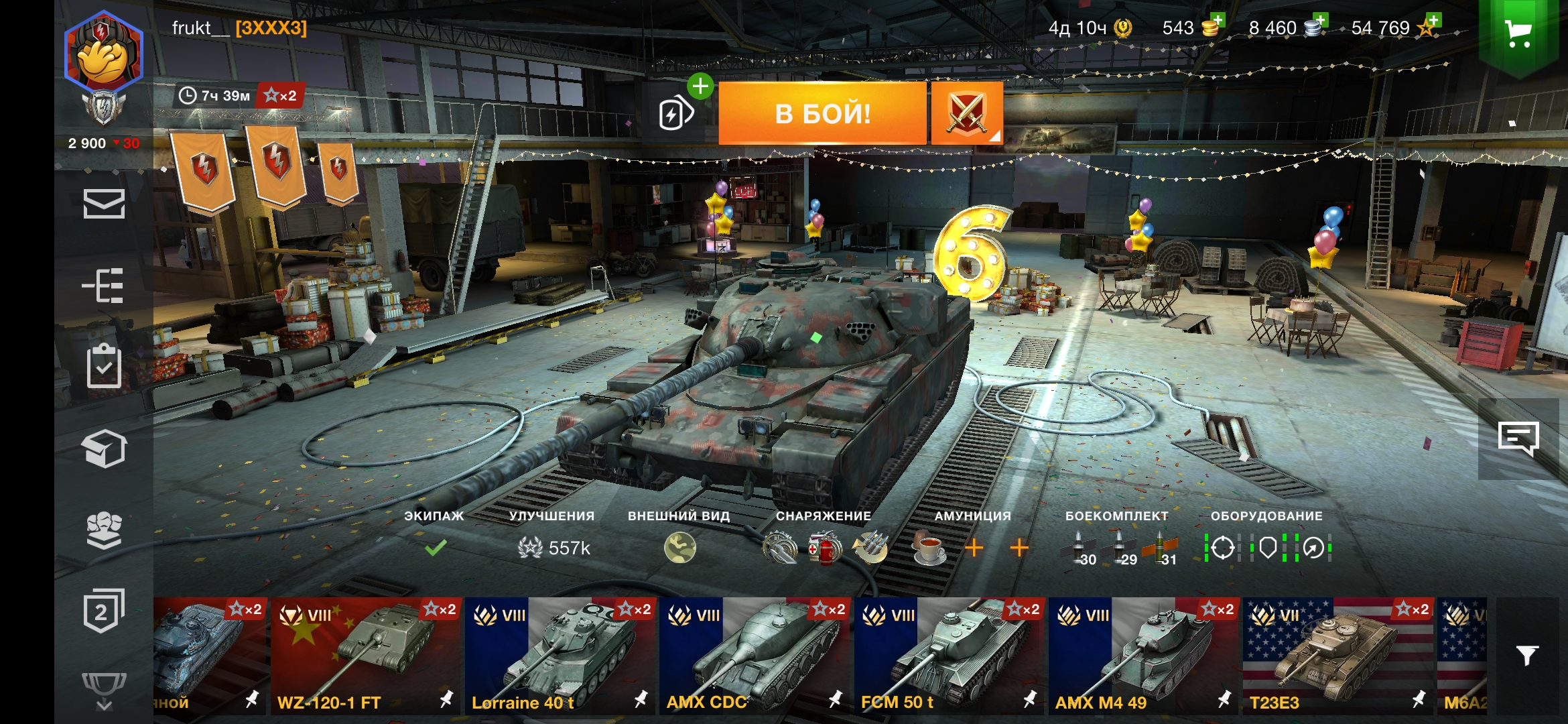Open the chat speech bubble
1568x724 pixels.
click(x=1518, y=439)
